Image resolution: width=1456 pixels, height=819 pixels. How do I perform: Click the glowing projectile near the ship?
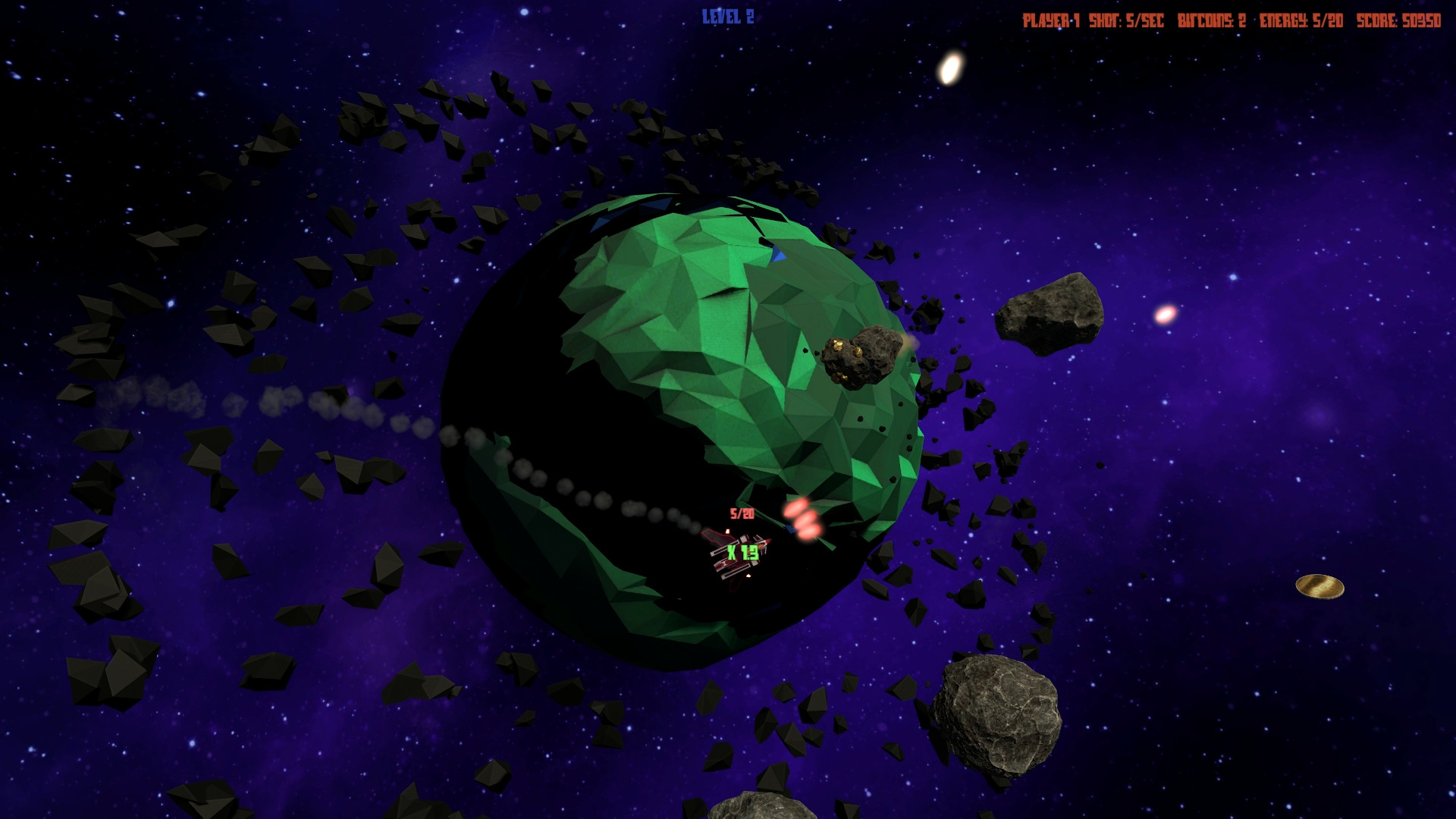(804, 523)
